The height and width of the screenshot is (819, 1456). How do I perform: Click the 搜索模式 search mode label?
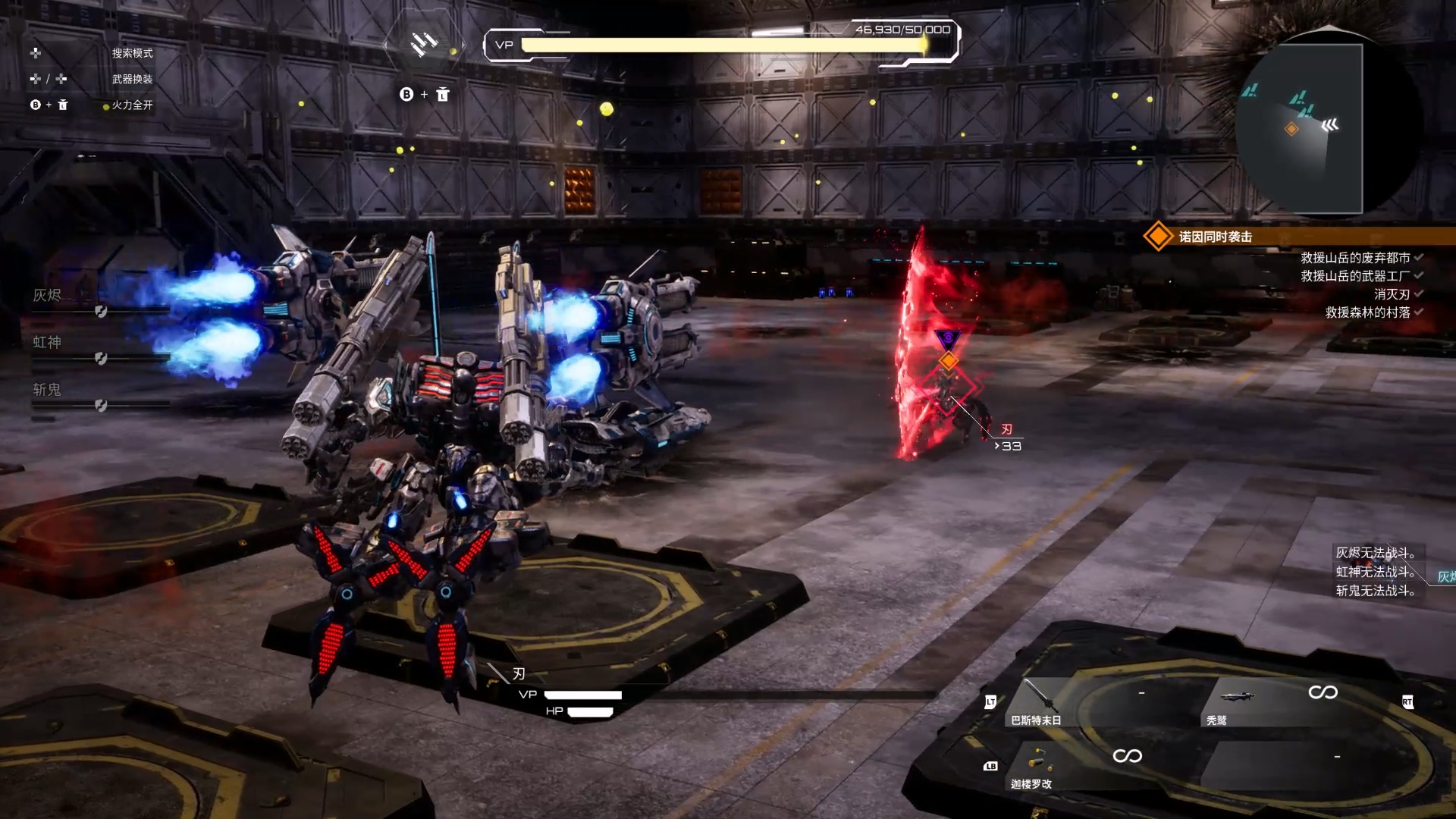[132, 53]
